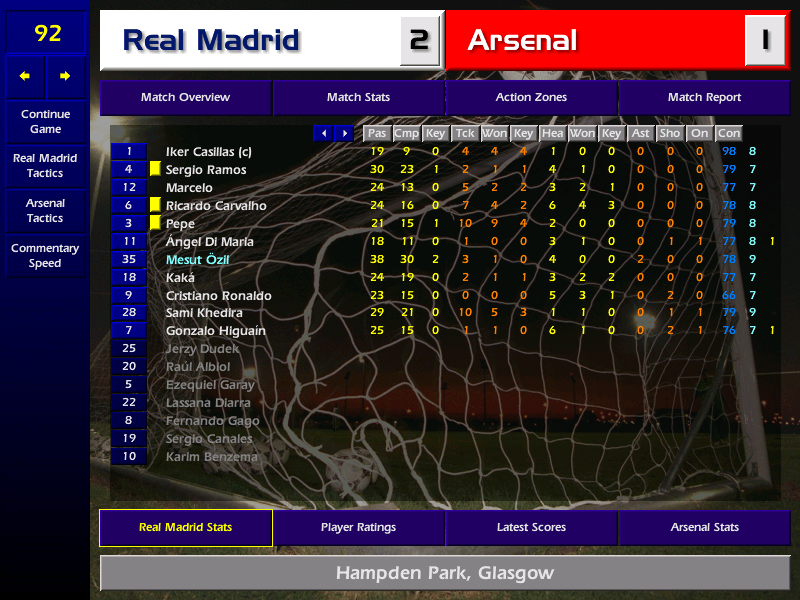Change the Commentary Speed
The height and width of the screenshot is (600, 800).
tap(45, 256)
